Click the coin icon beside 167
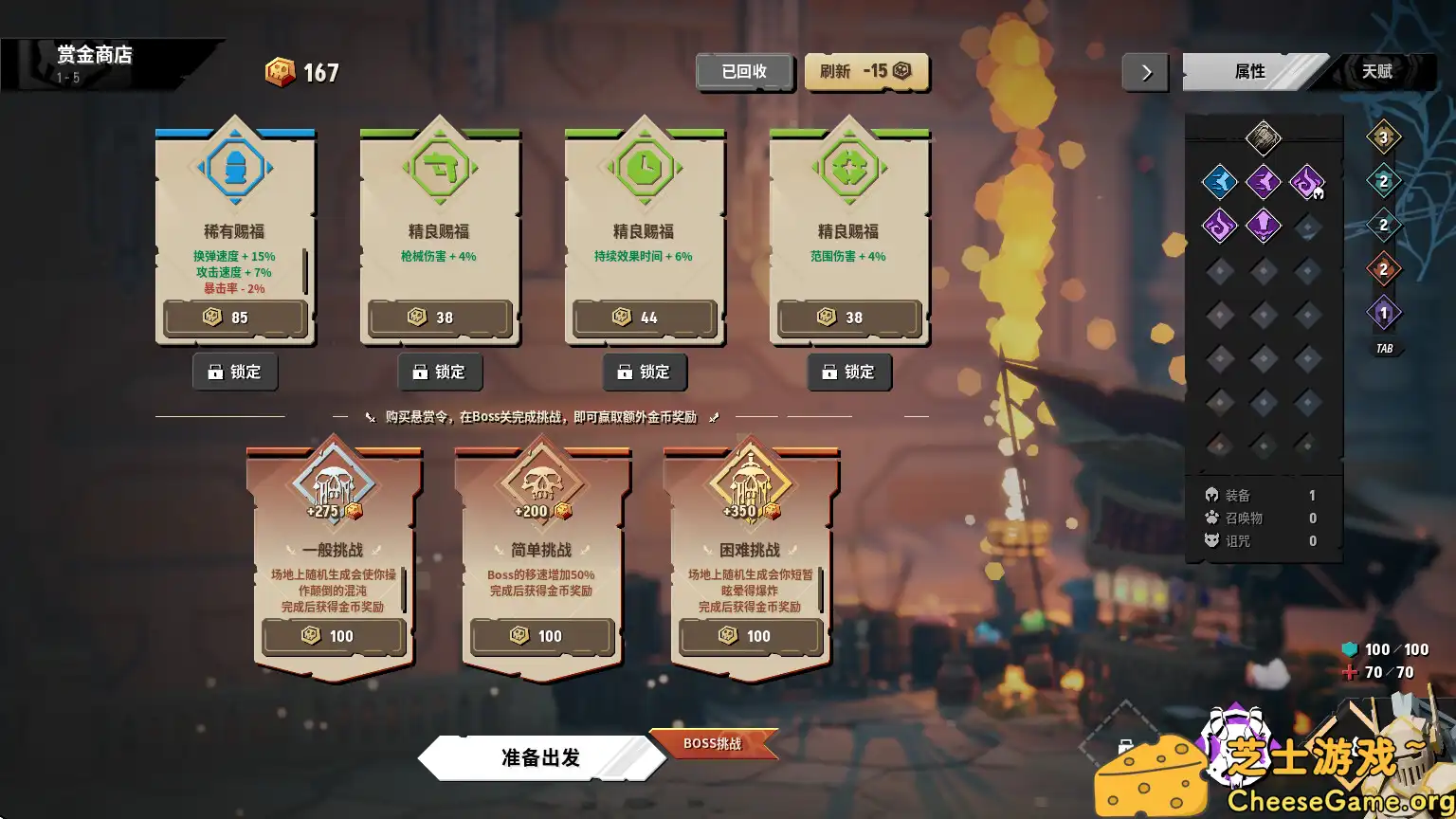Screen dimensions: 1456x819 pyautogui.click(x=281, y=71)
